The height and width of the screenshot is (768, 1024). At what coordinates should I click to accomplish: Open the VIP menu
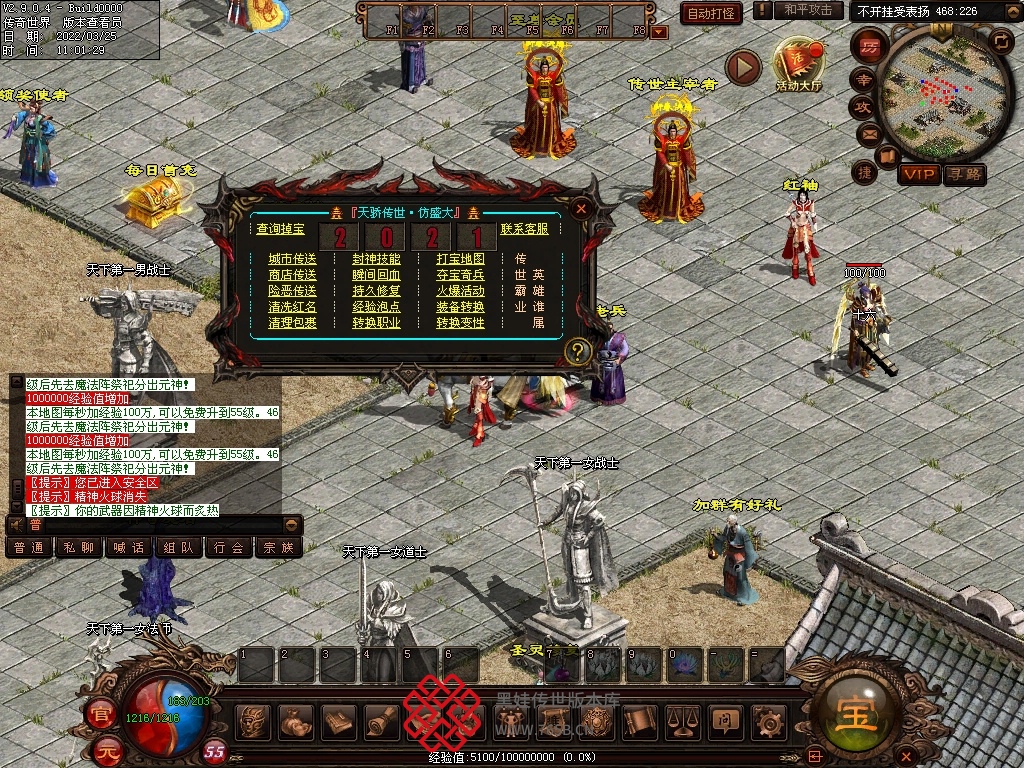[918, 174]
